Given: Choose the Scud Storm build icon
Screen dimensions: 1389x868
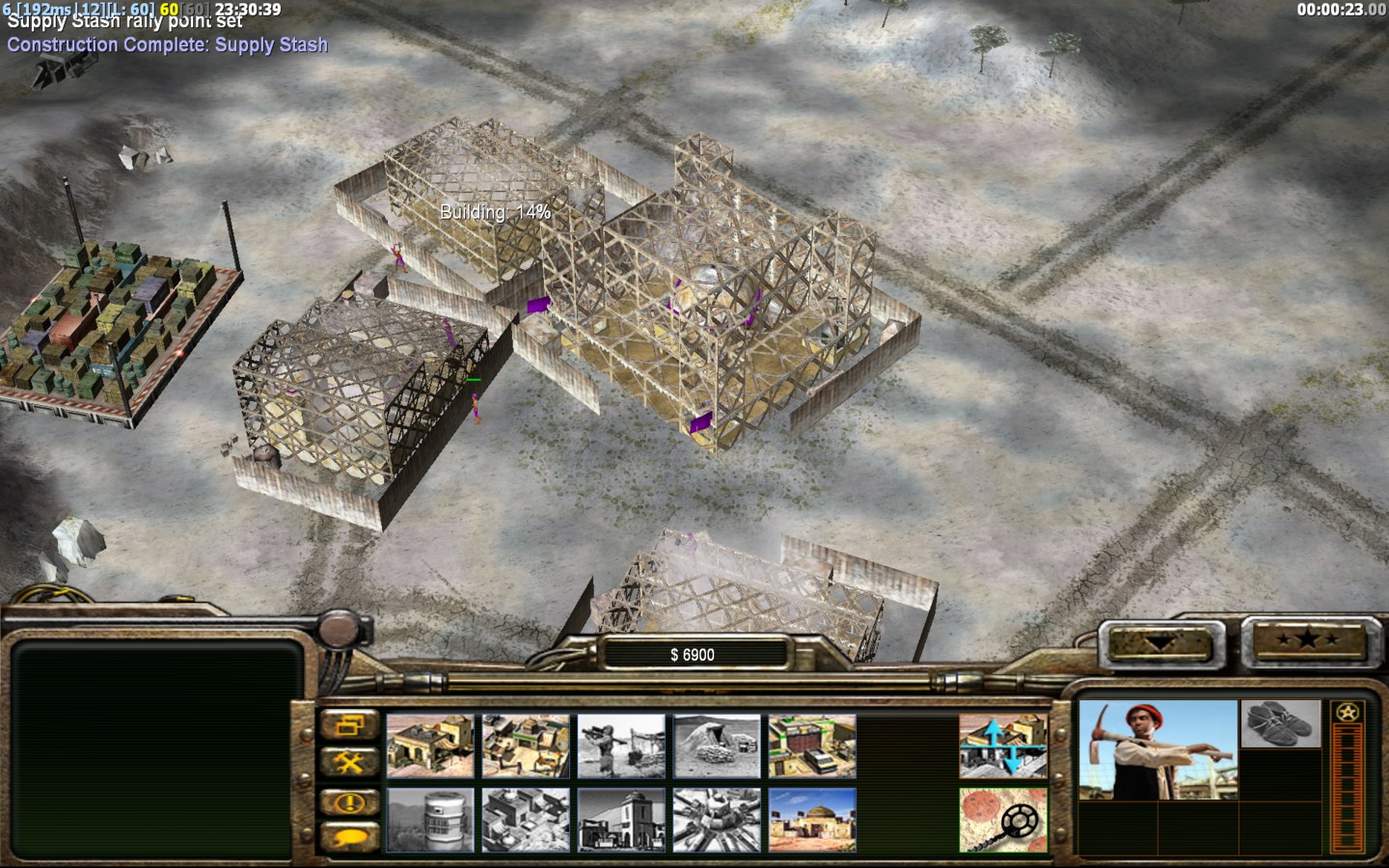Looking at the screenshot, I should 717,820.
